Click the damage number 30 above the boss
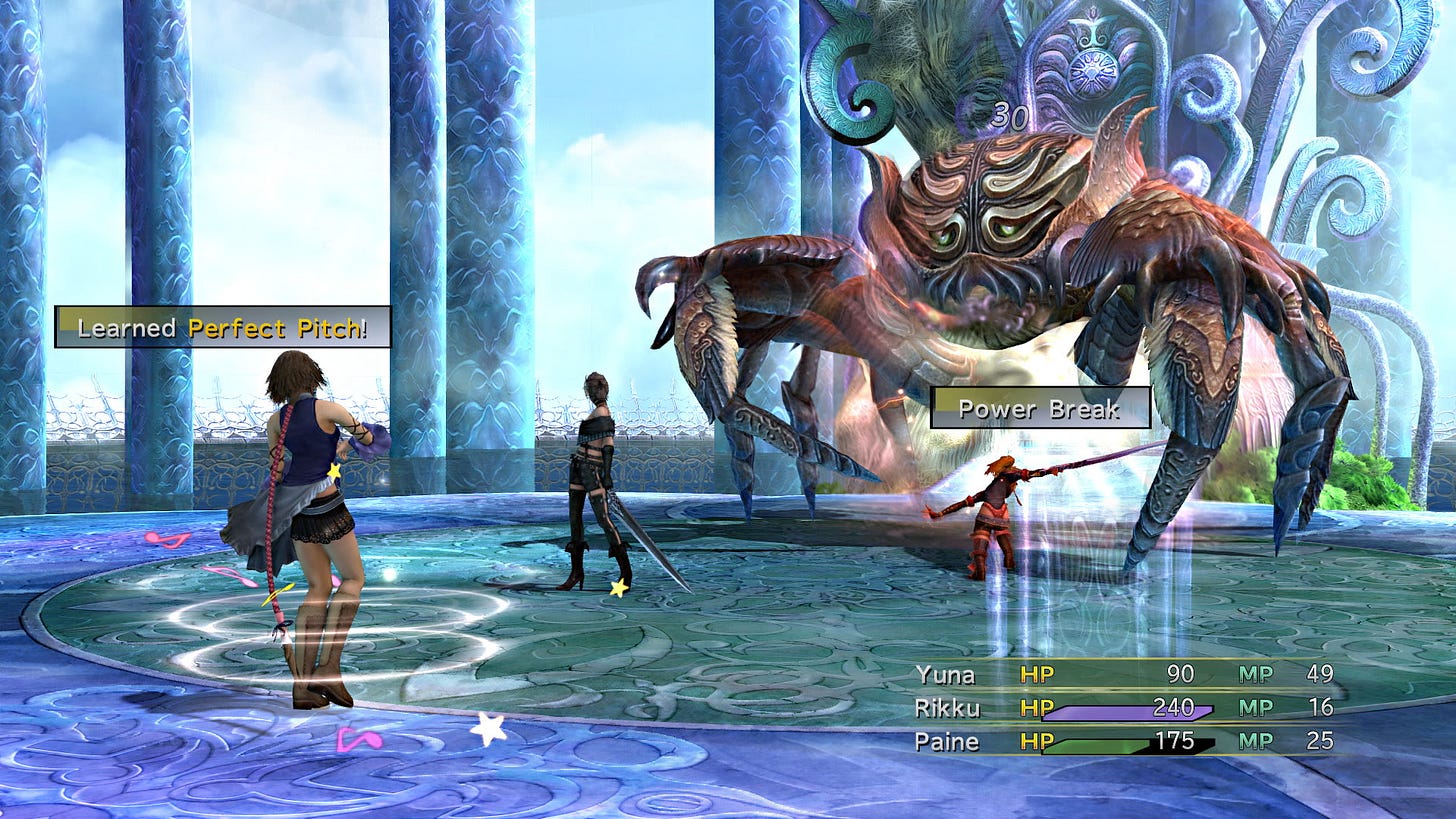Viewport: 1456px width, 819px height. pyautogui.click(x=1008, y=116)
